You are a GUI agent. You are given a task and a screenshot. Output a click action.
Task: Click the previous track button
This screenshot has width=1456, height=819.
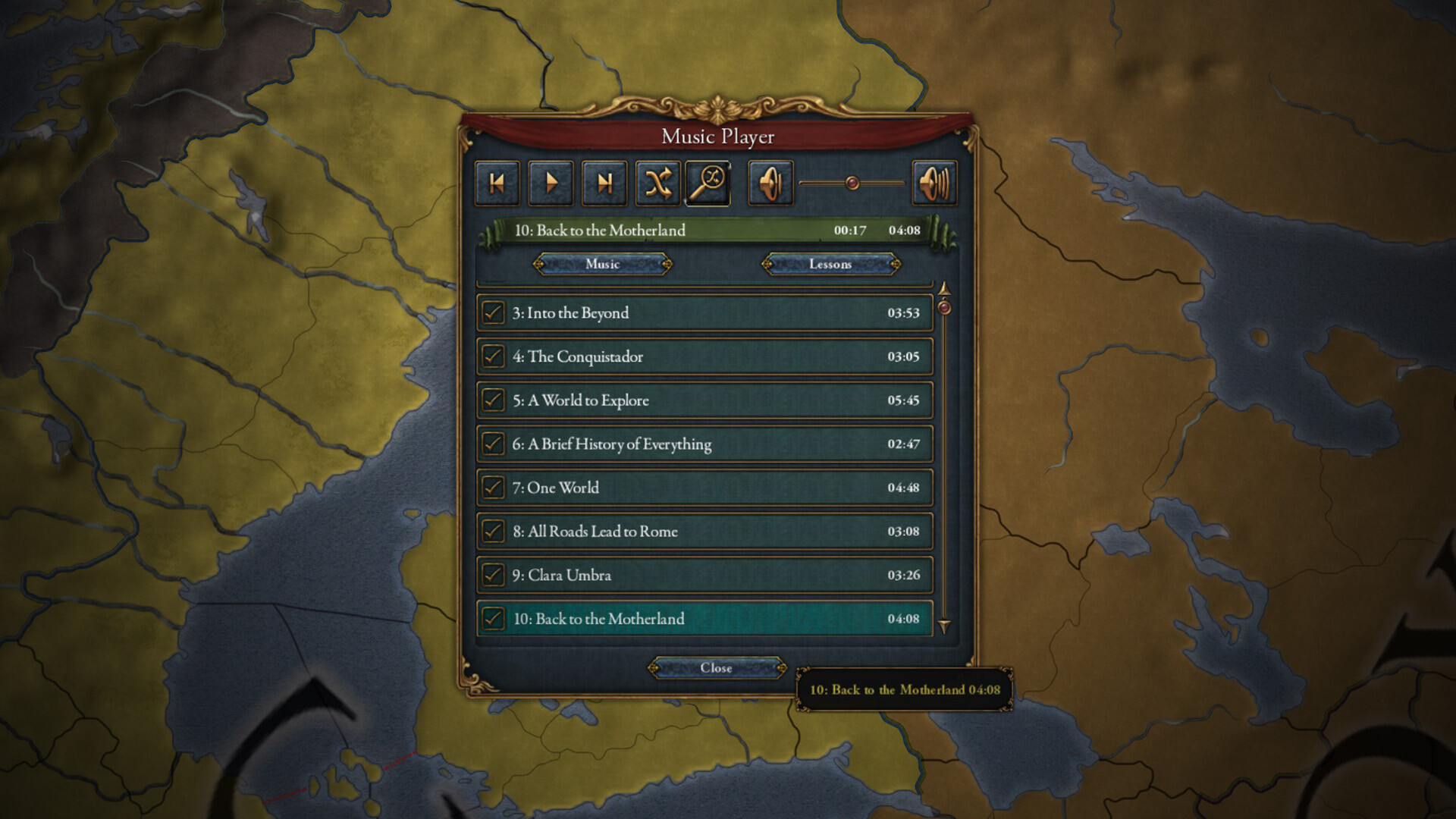tap(497, 182)
